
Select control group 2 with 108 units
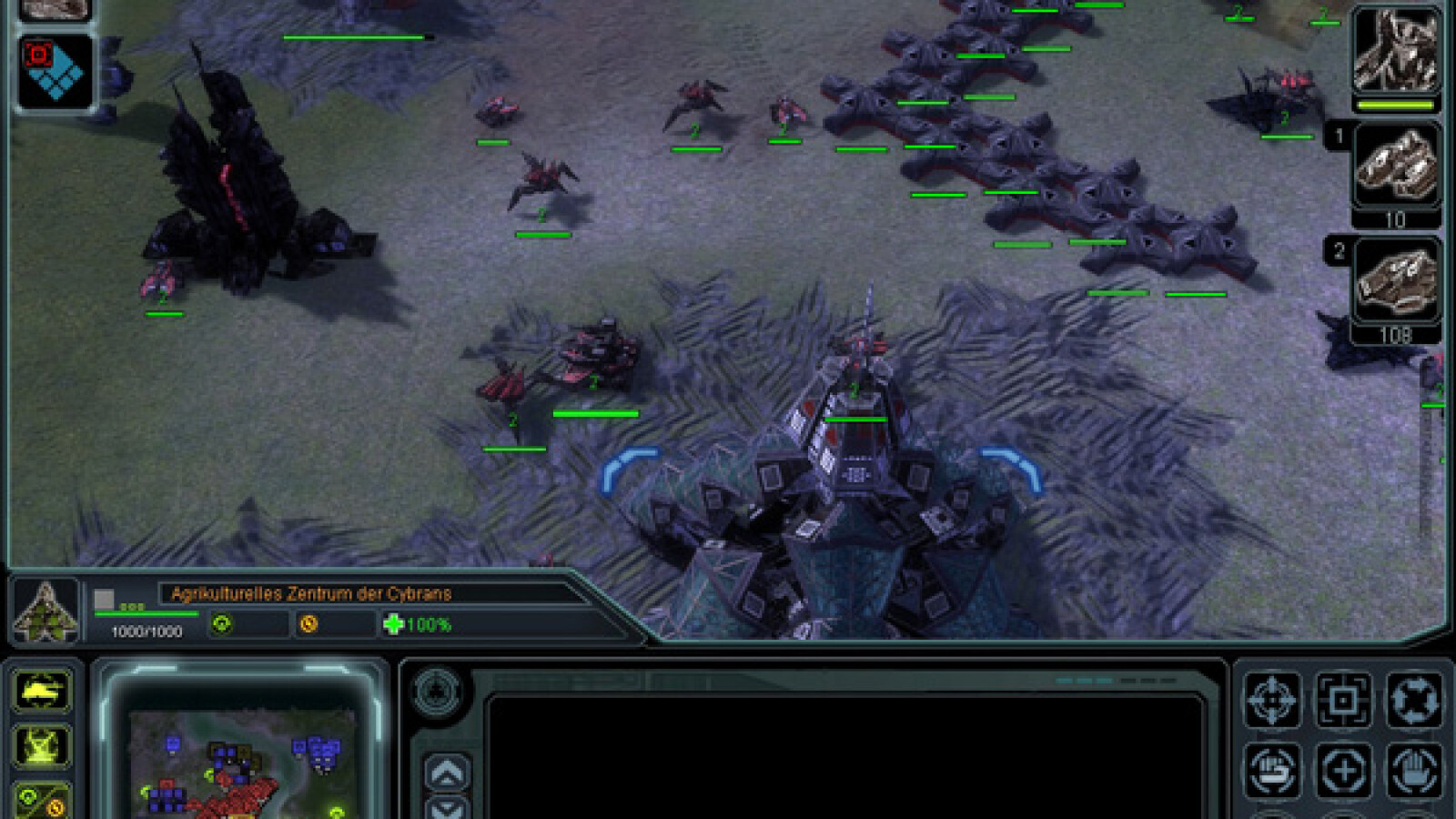(x=1396, y=282)
